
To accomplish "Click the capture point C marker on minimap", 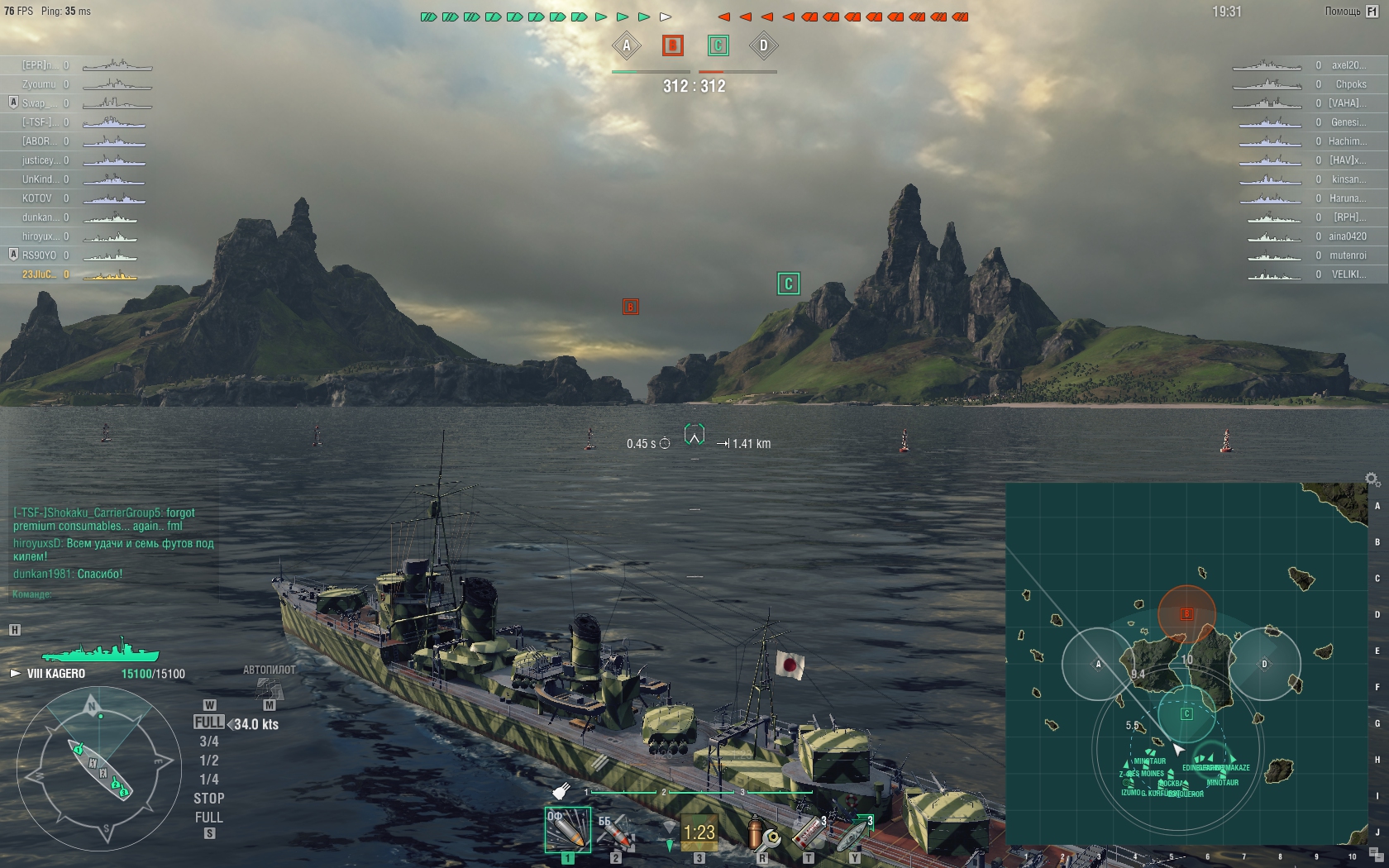I will [x=1186, y=713].
